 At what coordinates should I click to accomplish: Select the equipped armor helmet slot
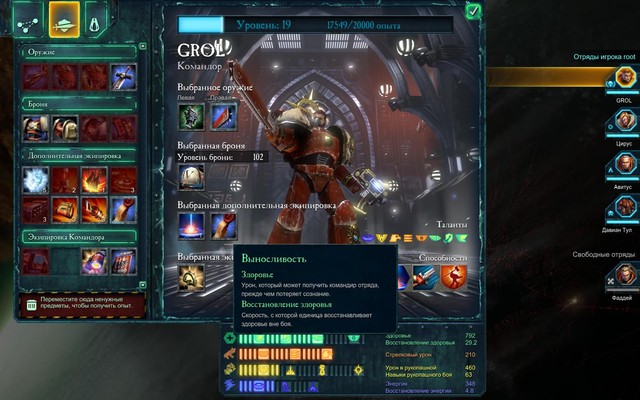pyautogui.click(x=191, y=176)
